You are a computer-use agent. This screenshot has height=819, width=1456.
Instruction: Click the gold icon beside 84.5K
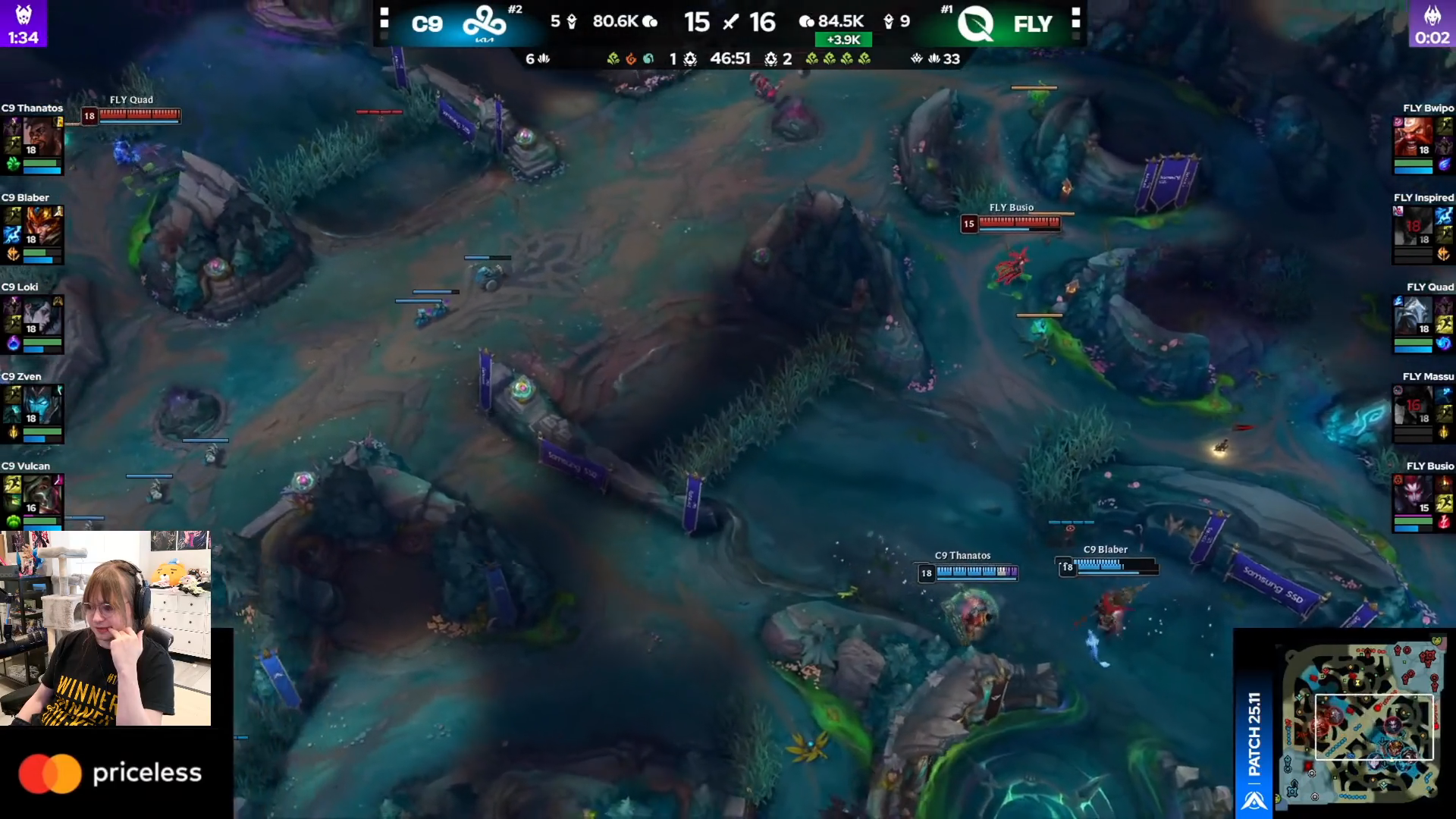(x=808, y=23)
